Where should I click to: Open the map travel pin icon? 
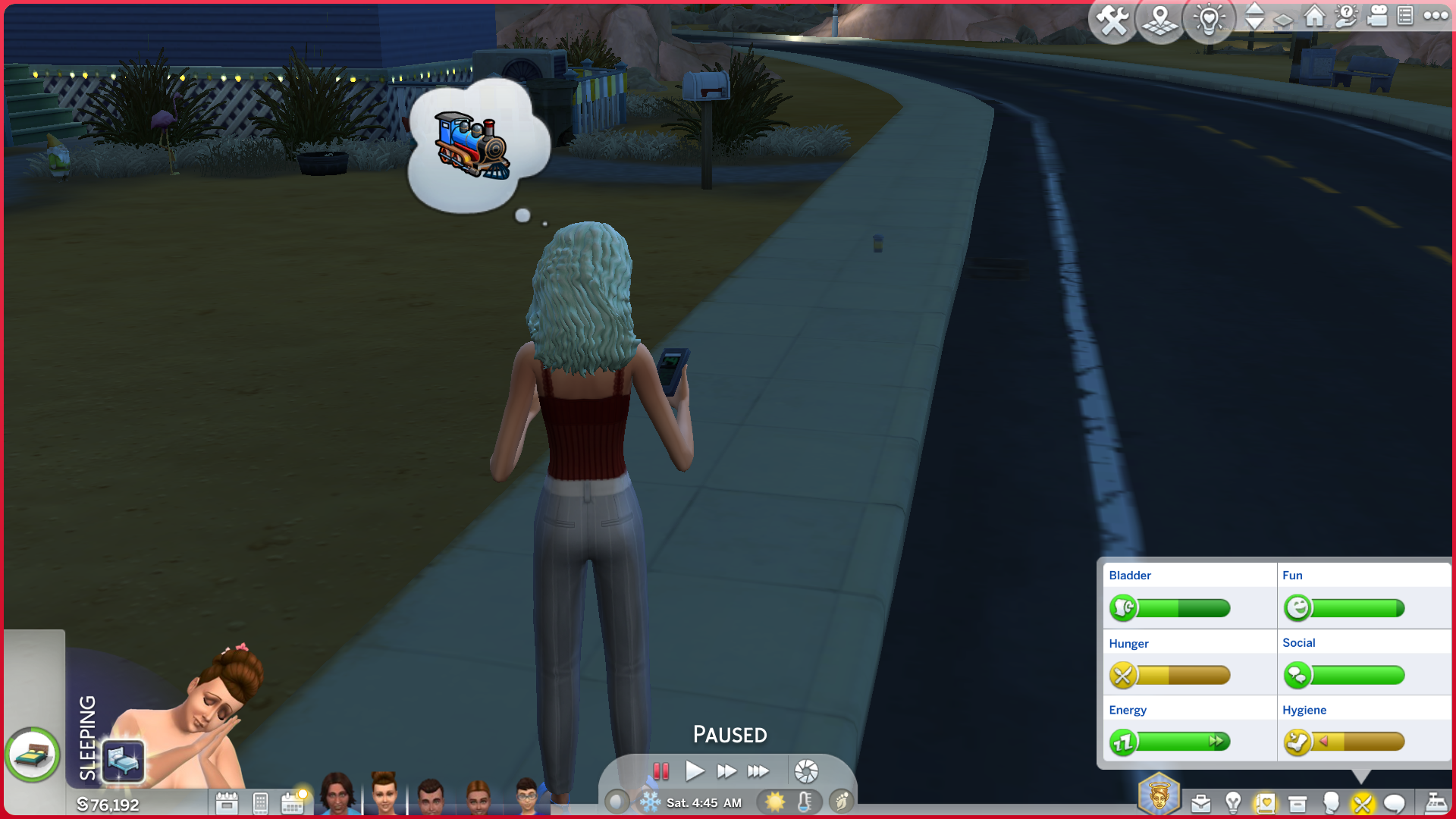1159,20
